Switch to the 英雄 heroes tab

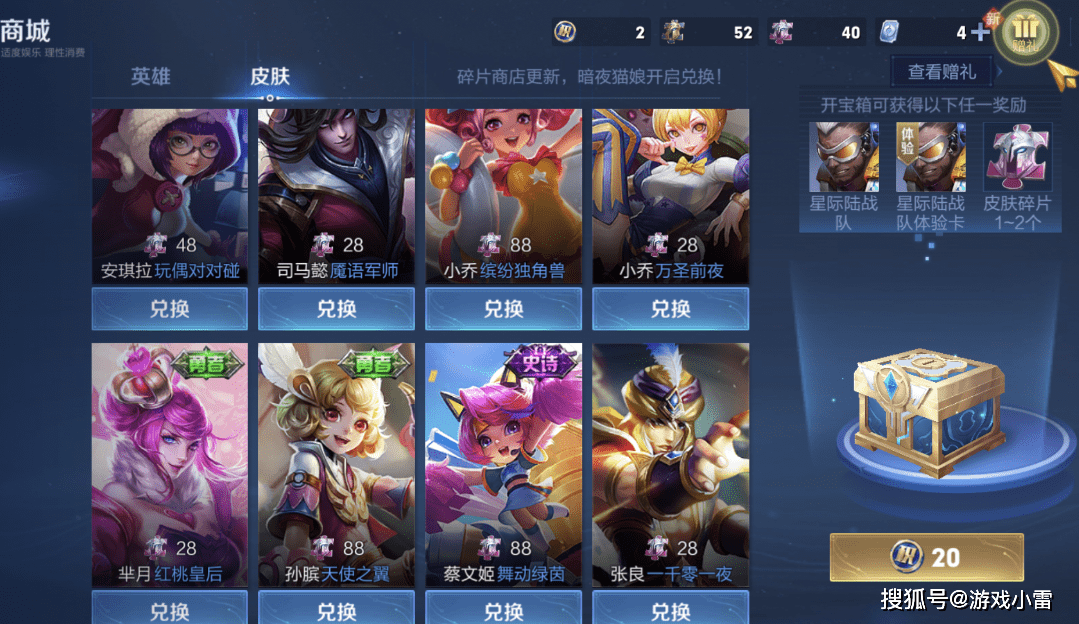point(151,77)
